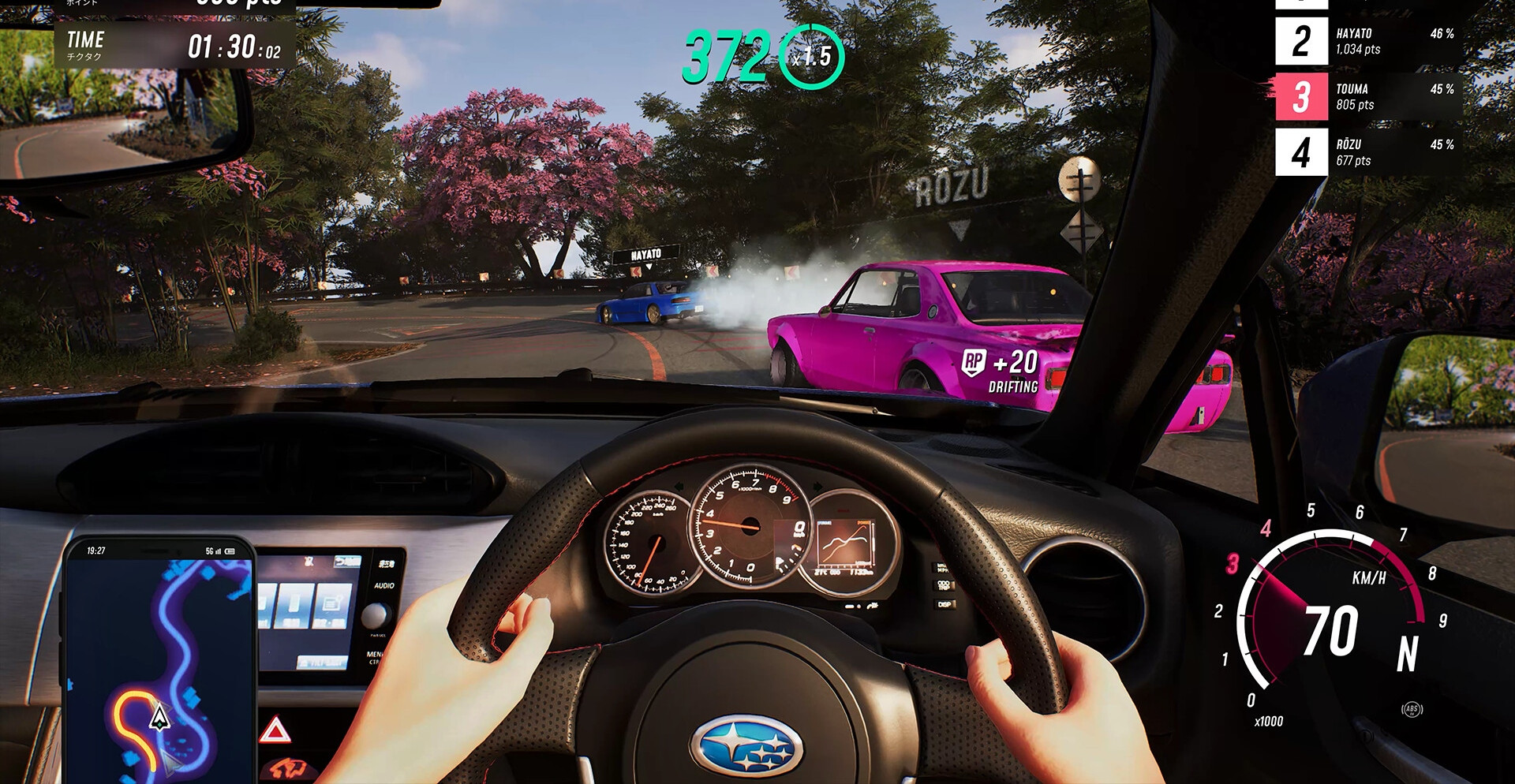Click the Hayato name tag above the blue car

coord(645,255)
